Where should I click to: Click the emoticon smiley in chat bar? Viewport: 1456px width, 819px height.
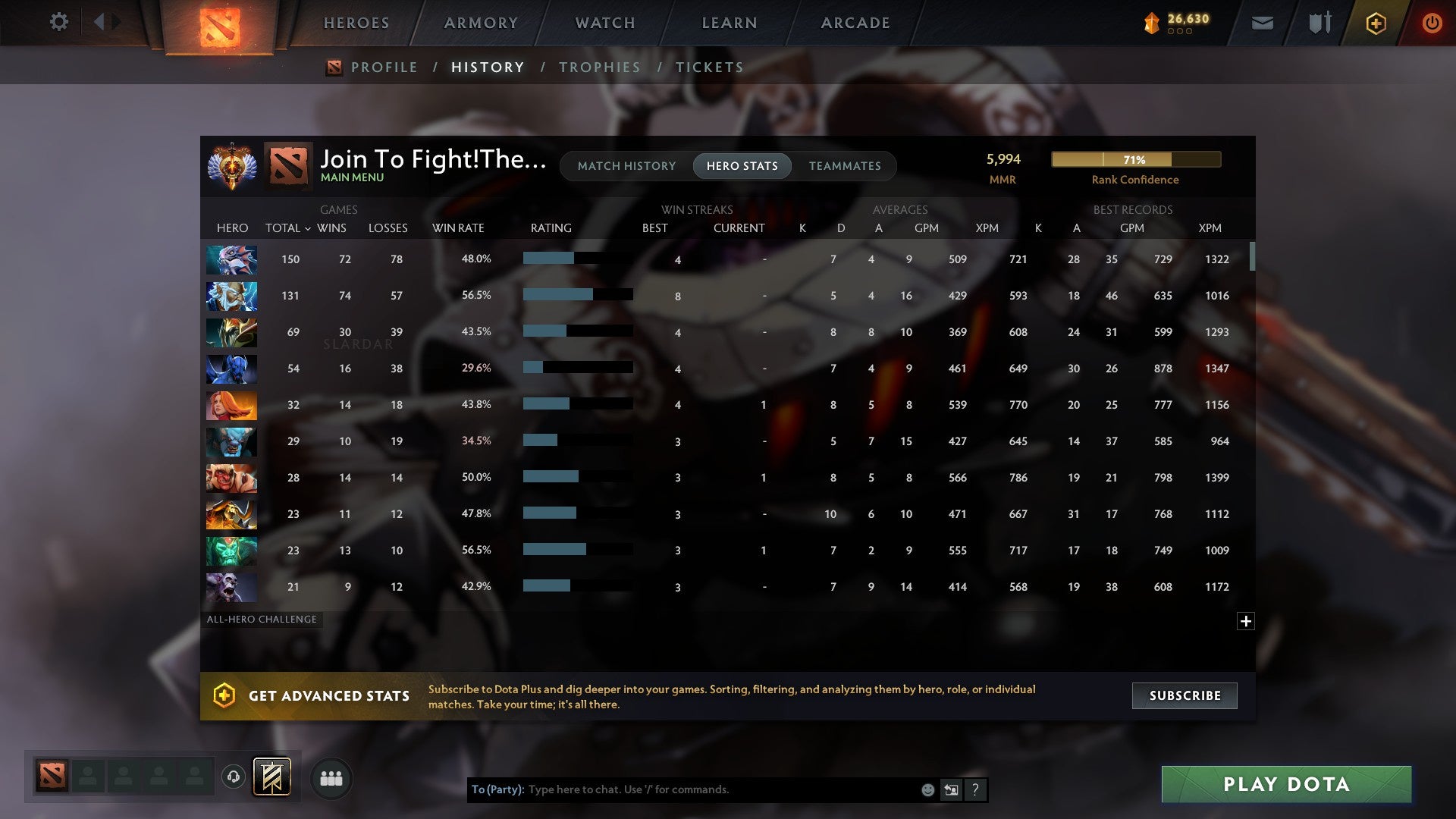click(x=927, y=789)
